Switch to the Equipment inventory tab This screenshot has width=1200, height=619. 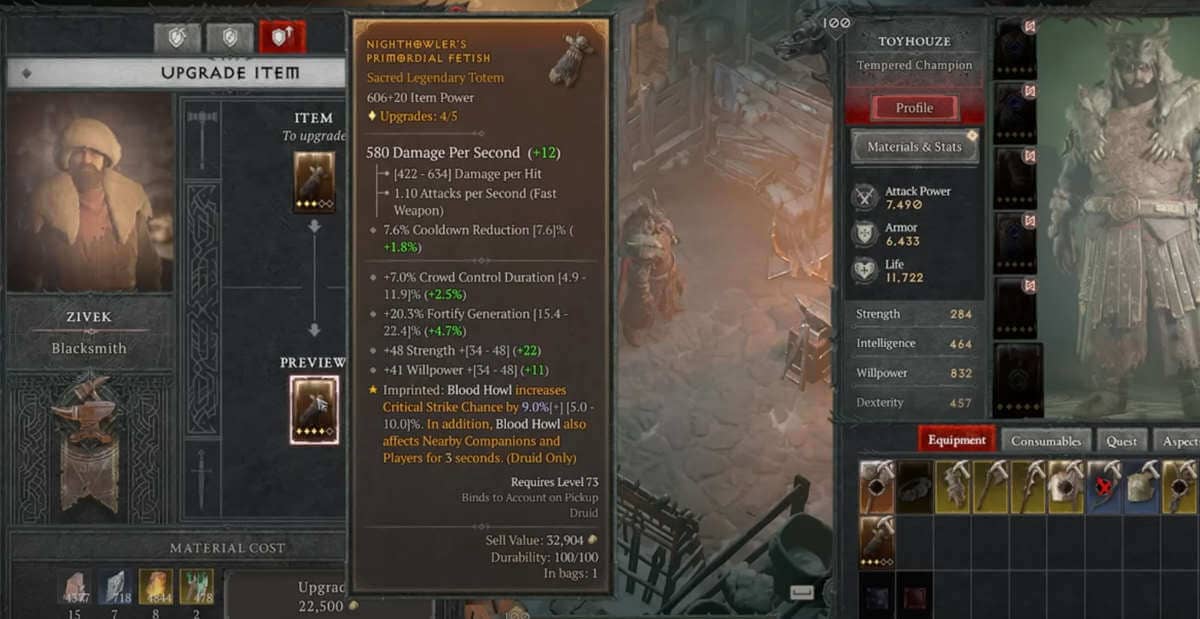coord(957,441)
